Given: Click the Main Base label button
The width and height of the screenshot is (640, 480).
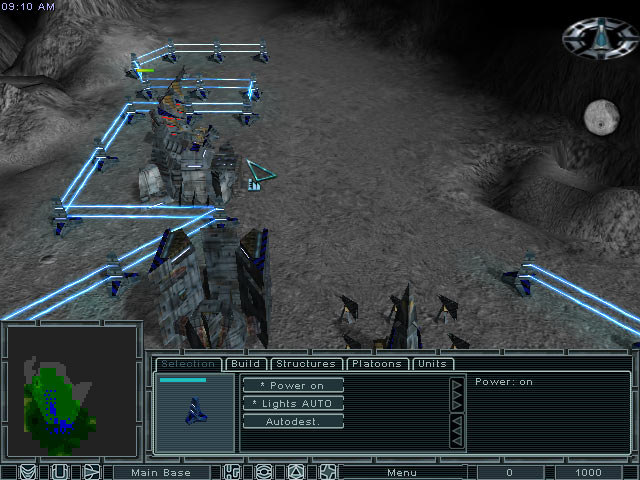Looking at the screenshot, I should pyautogui.click(x=160, y=472).
